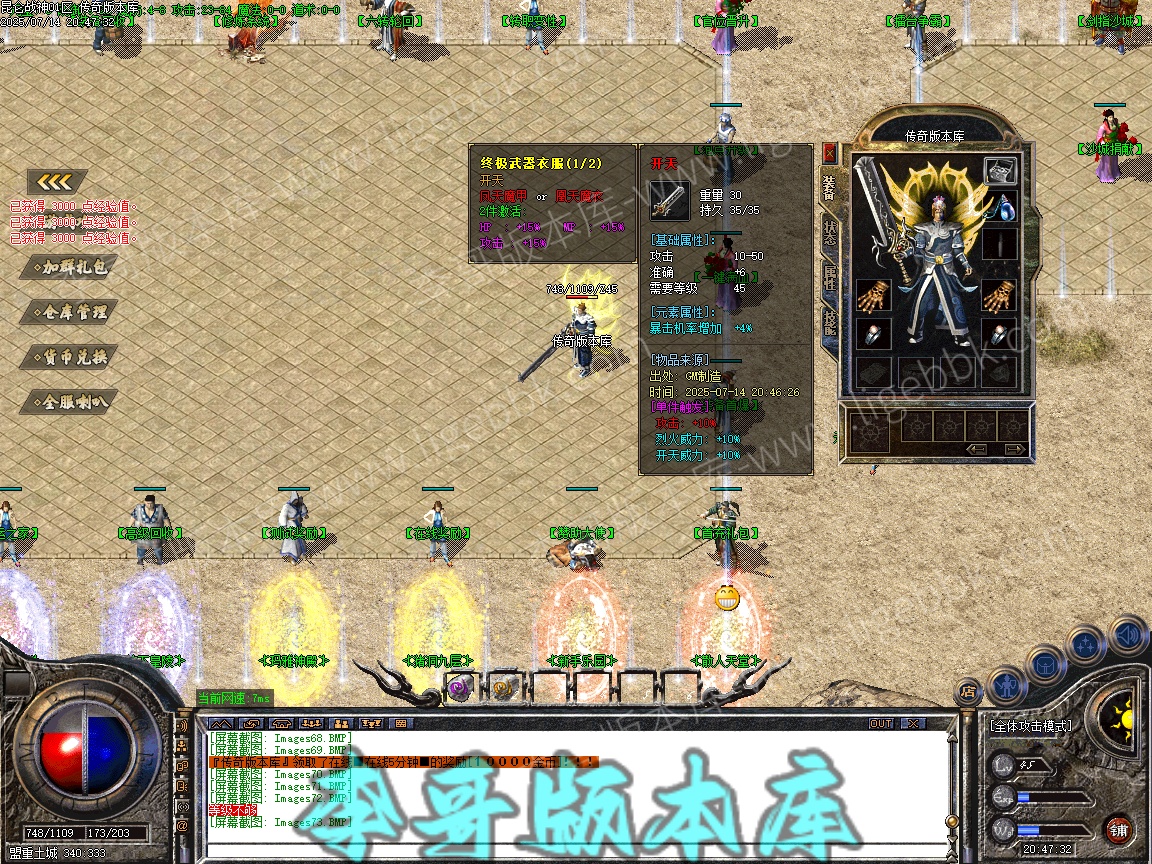Switch to the 状态 status tab
Viewport: 1152px width, 864px height.
[829, 233]
